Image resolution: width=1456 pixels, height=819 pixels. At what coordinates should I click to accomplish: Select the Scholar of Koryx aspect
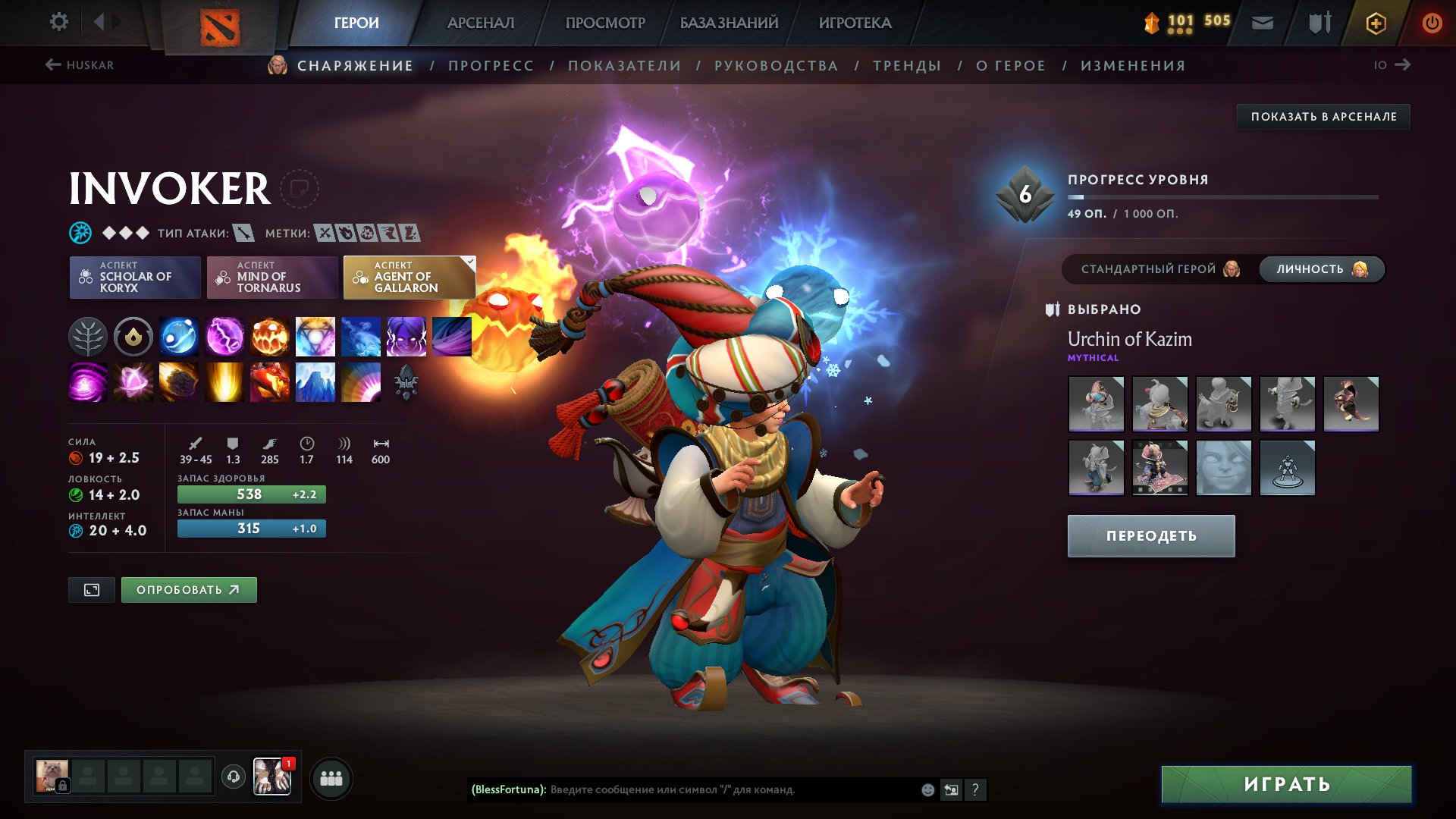(135, 278)
